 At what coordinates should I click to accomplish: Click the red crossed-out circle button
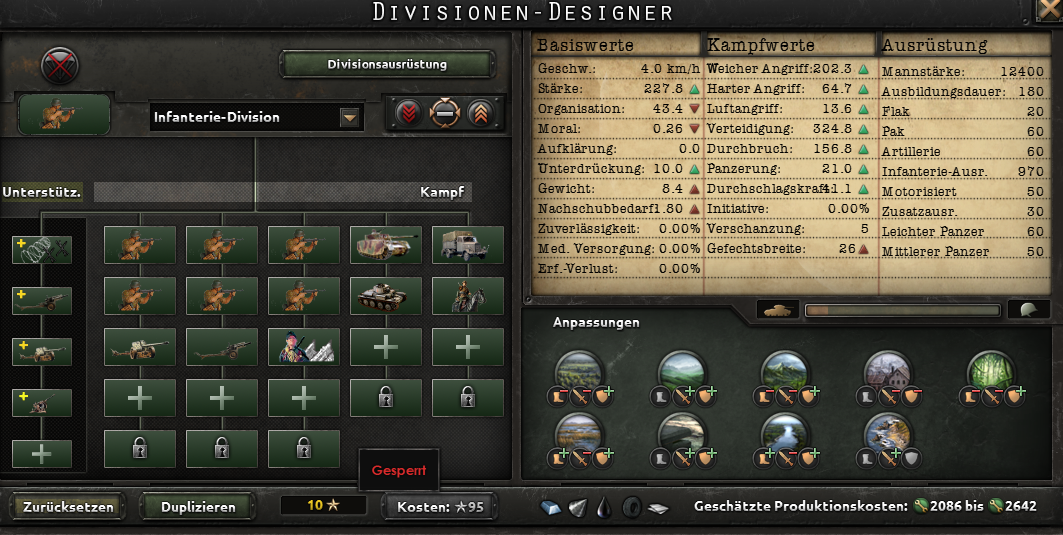point(59,66)
